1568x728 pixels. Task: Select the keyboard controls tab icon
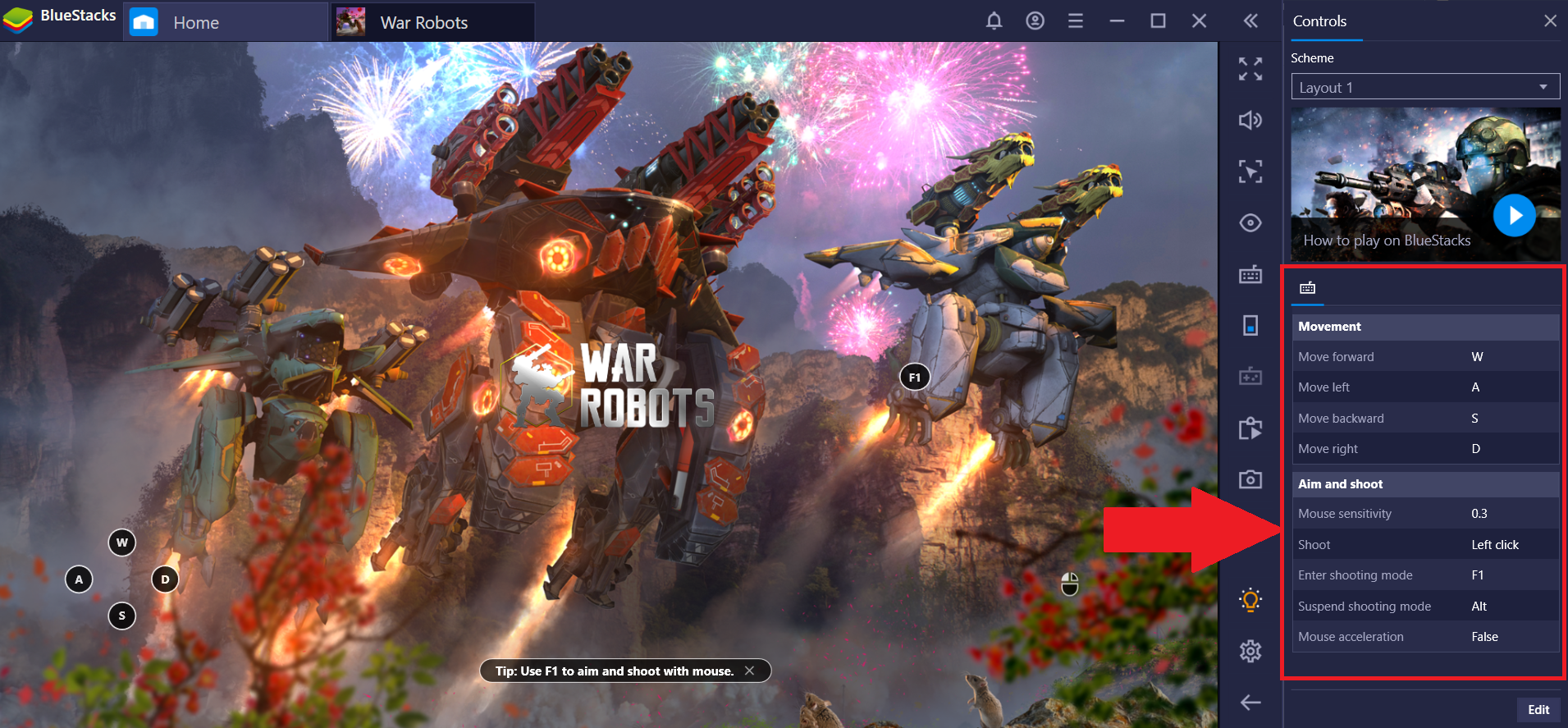point(1308,288)
